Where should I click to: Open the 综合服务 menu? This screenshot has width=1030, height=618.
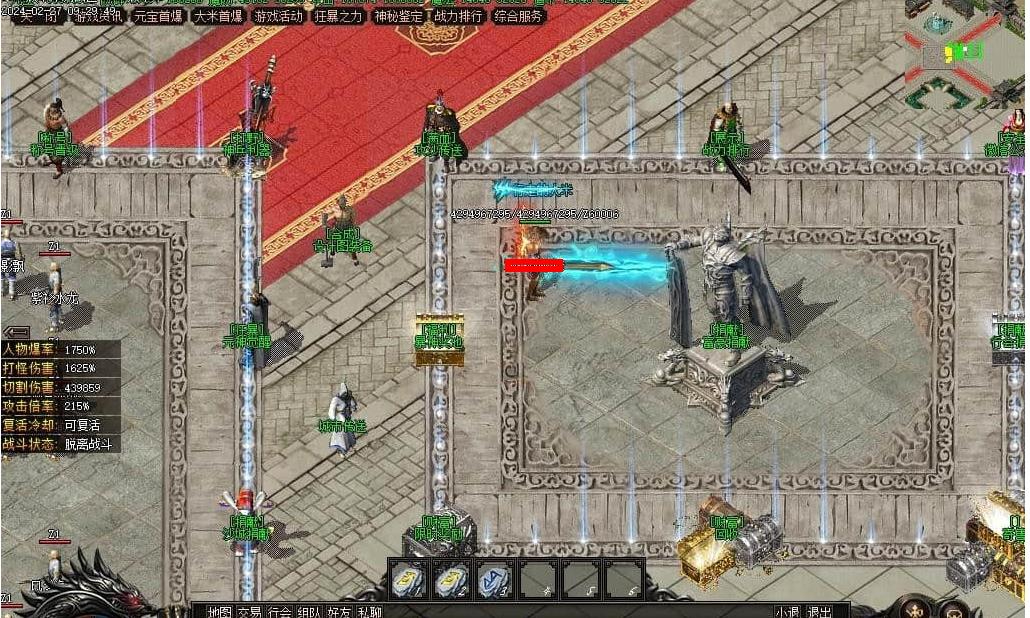coord(519,16)
